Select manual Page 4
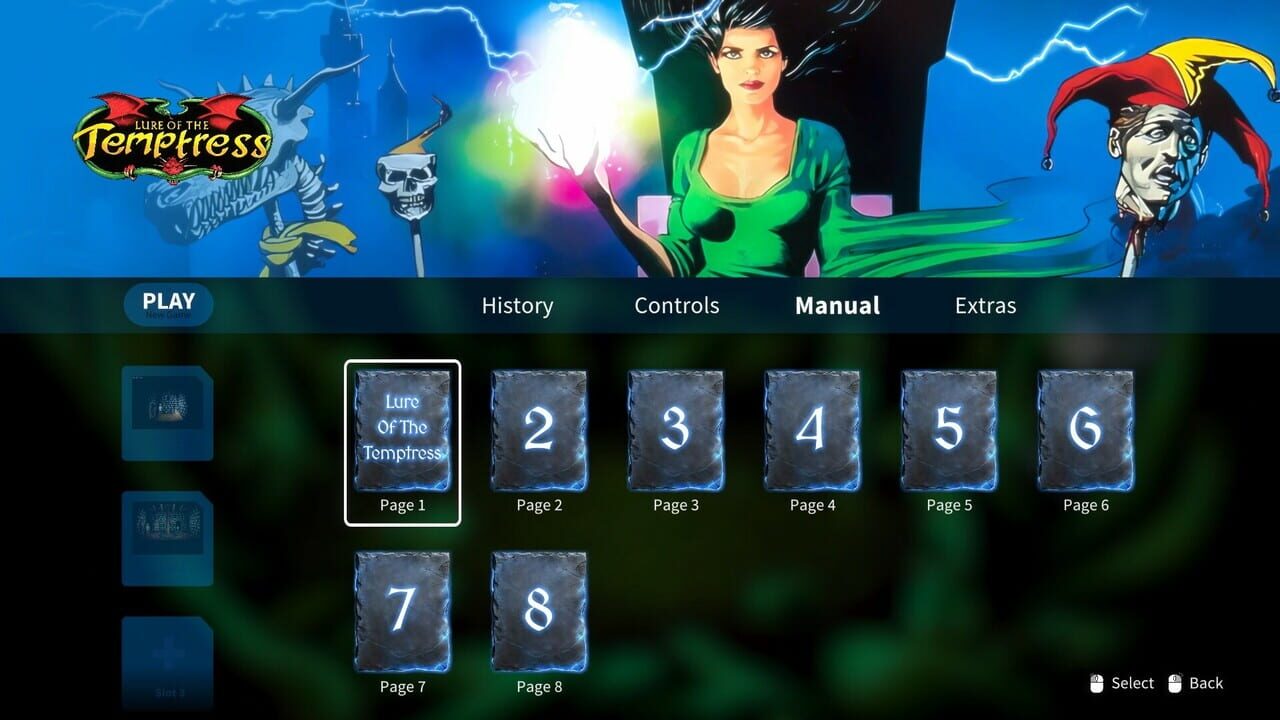Screen dimensions: 1280x720 tap(812, 428)
